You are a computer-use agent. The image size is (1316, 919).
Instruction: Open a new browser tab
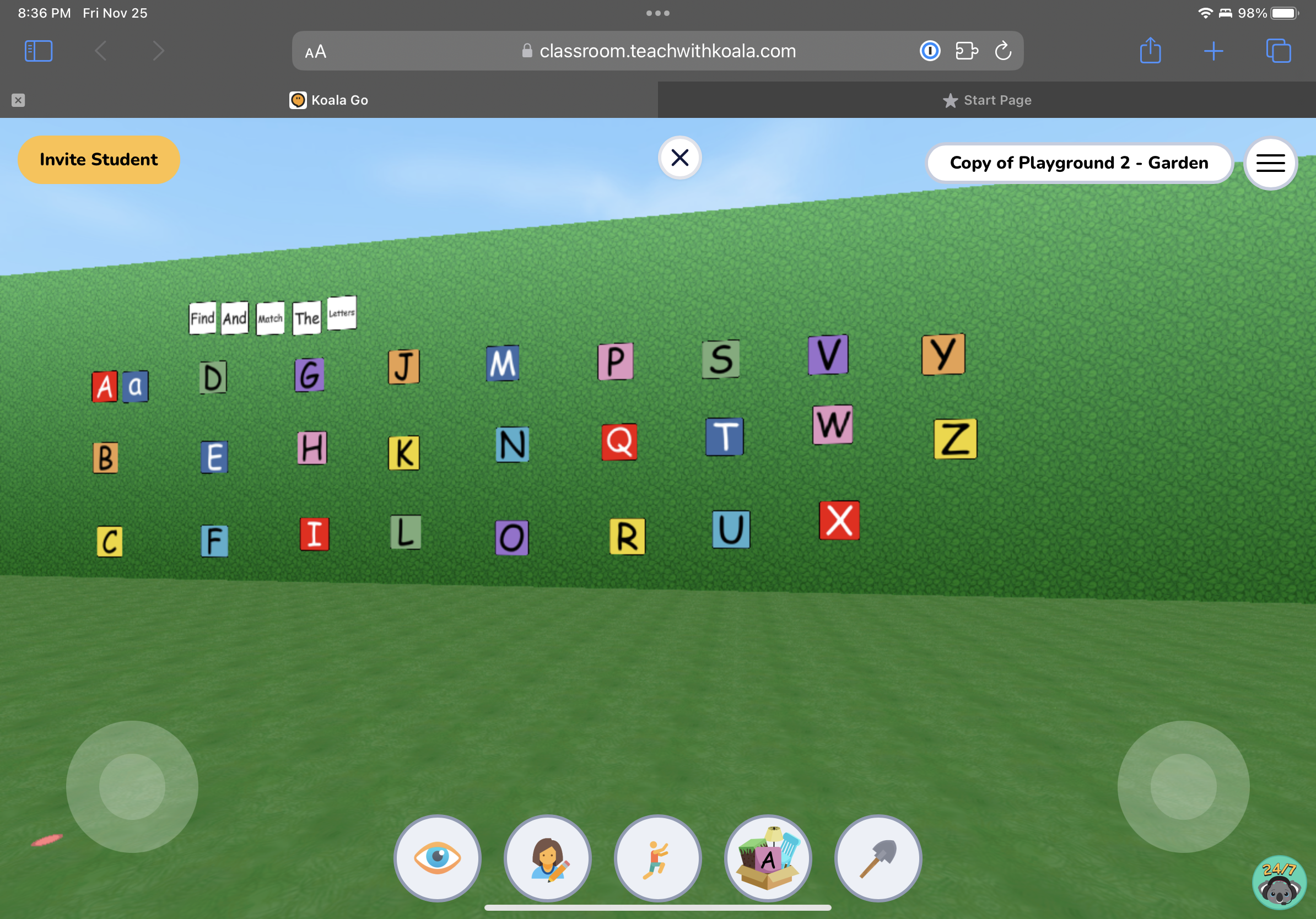tap(1214, 51)
